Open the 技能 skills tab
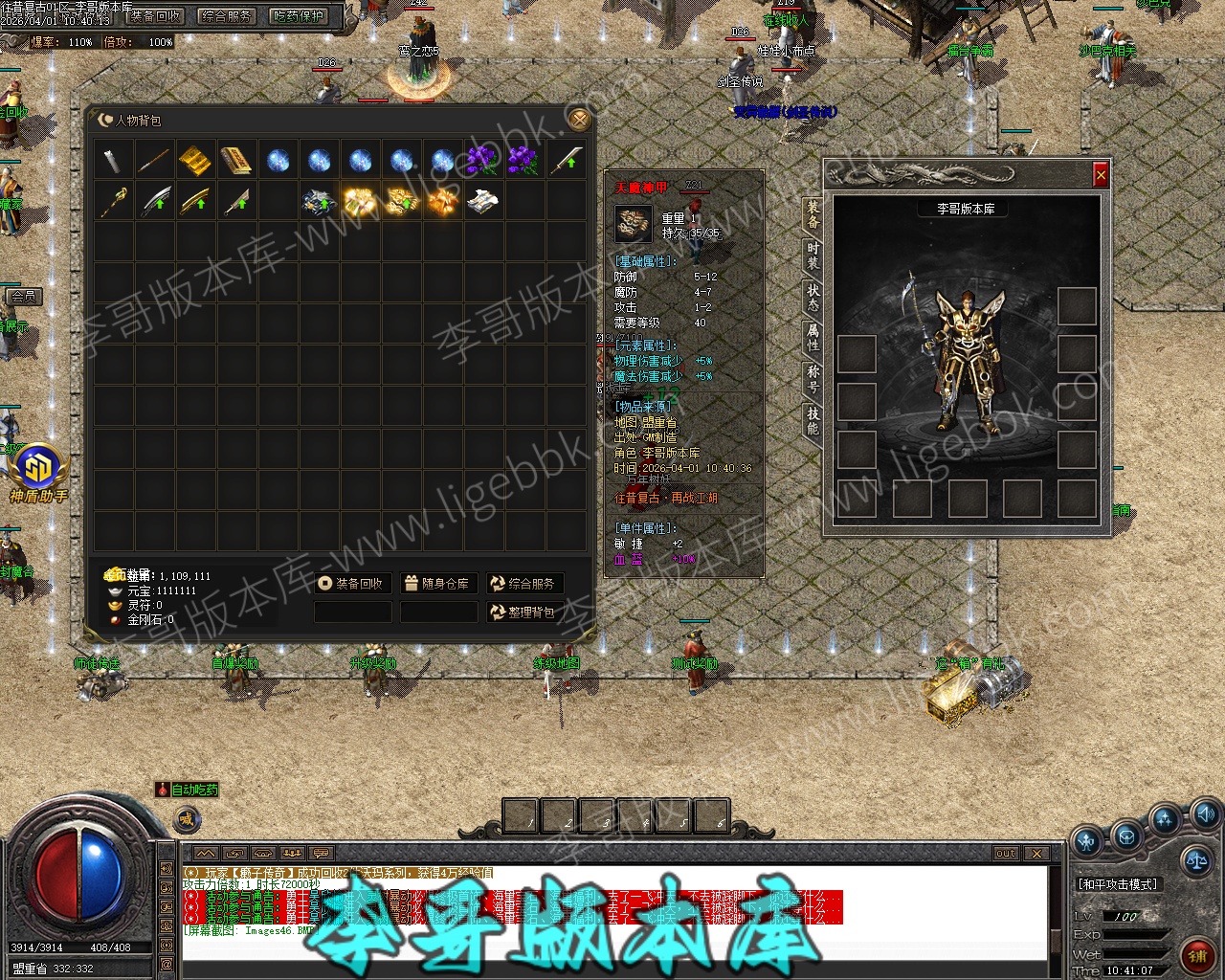Viewport: 1225px width, 980px height. (813, 420)
